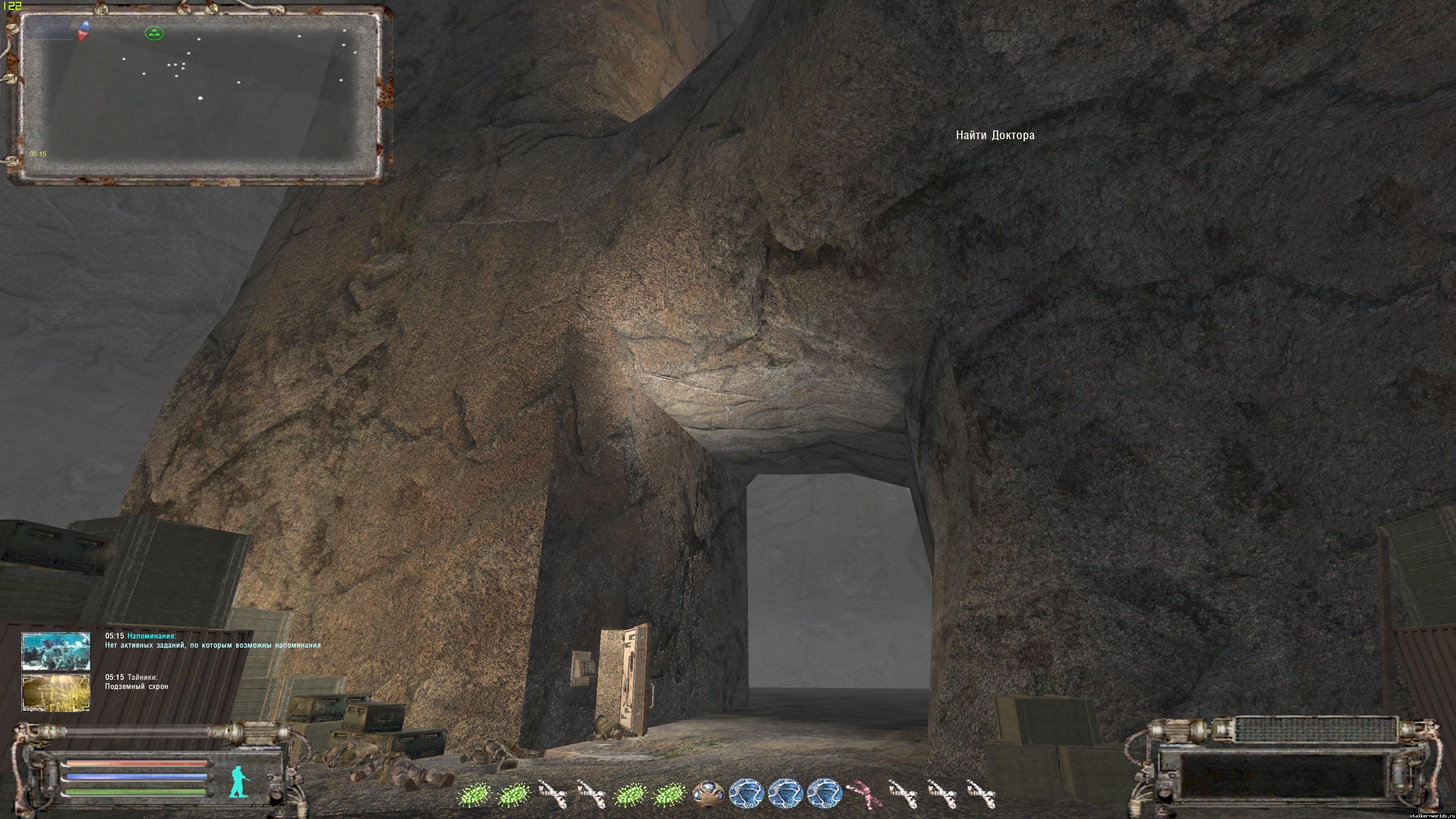Select the green triangle marker on the minimap
This screenshot has height=819, width=1456.
(154, 33)
